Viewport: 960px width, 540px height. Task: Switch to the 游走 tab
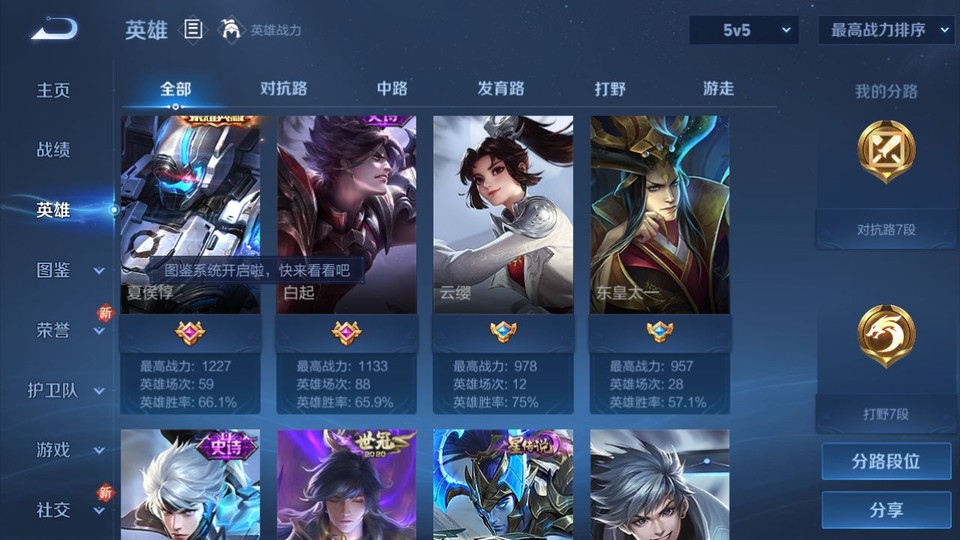click(718, 88)
